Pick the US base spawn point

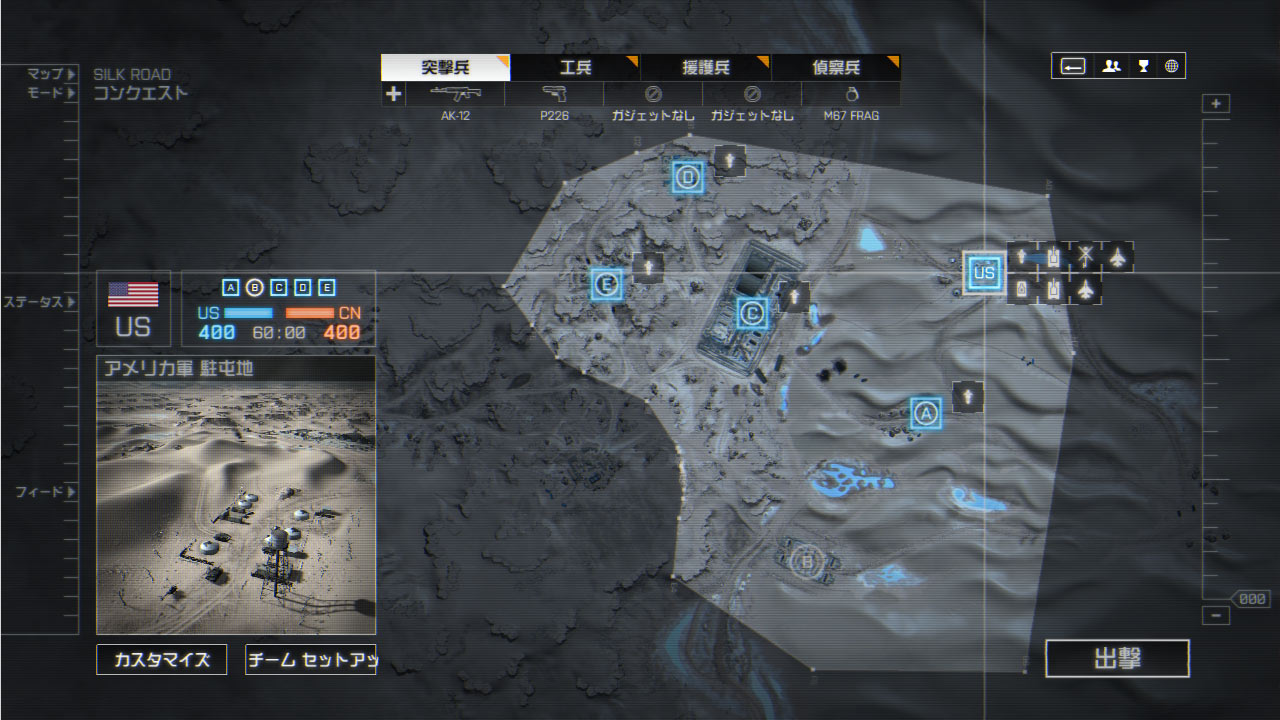pyautogui.click(x=984, y=272)
